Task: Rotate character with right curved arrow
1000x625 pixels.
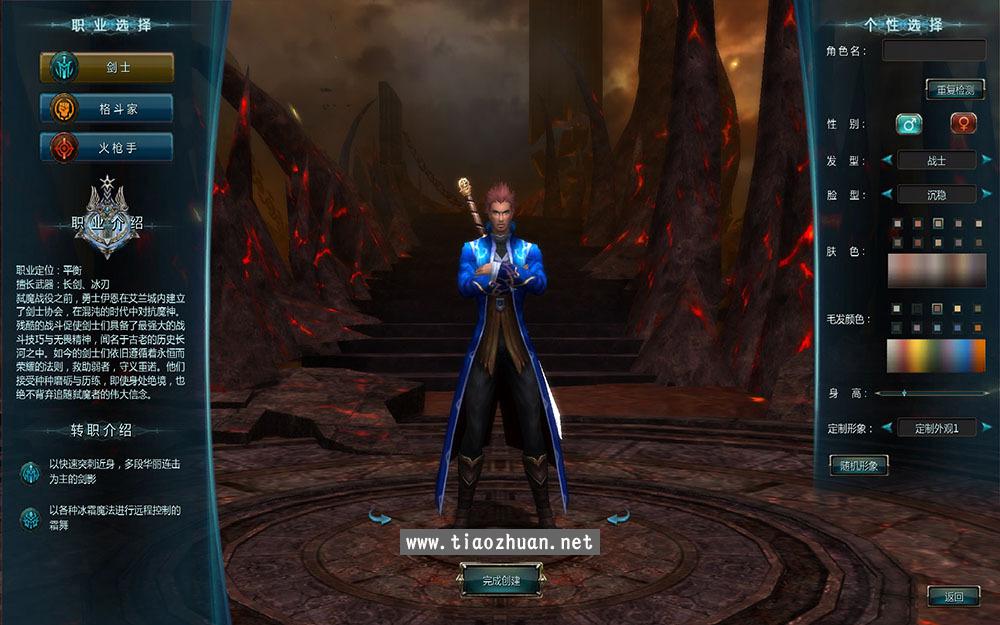Action: pos(619,517)
